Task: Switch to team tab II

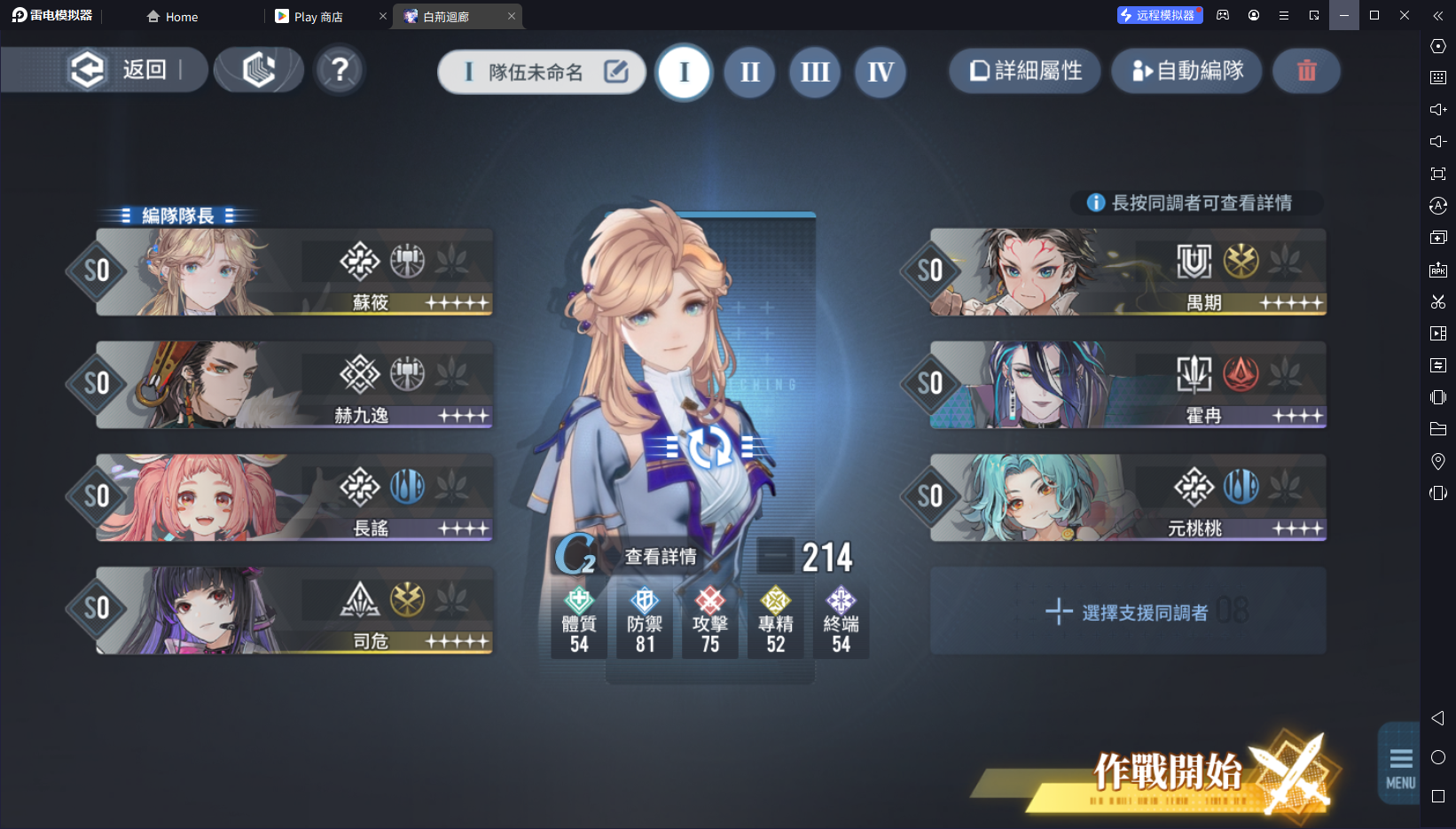Action: [x=750, y=72]
